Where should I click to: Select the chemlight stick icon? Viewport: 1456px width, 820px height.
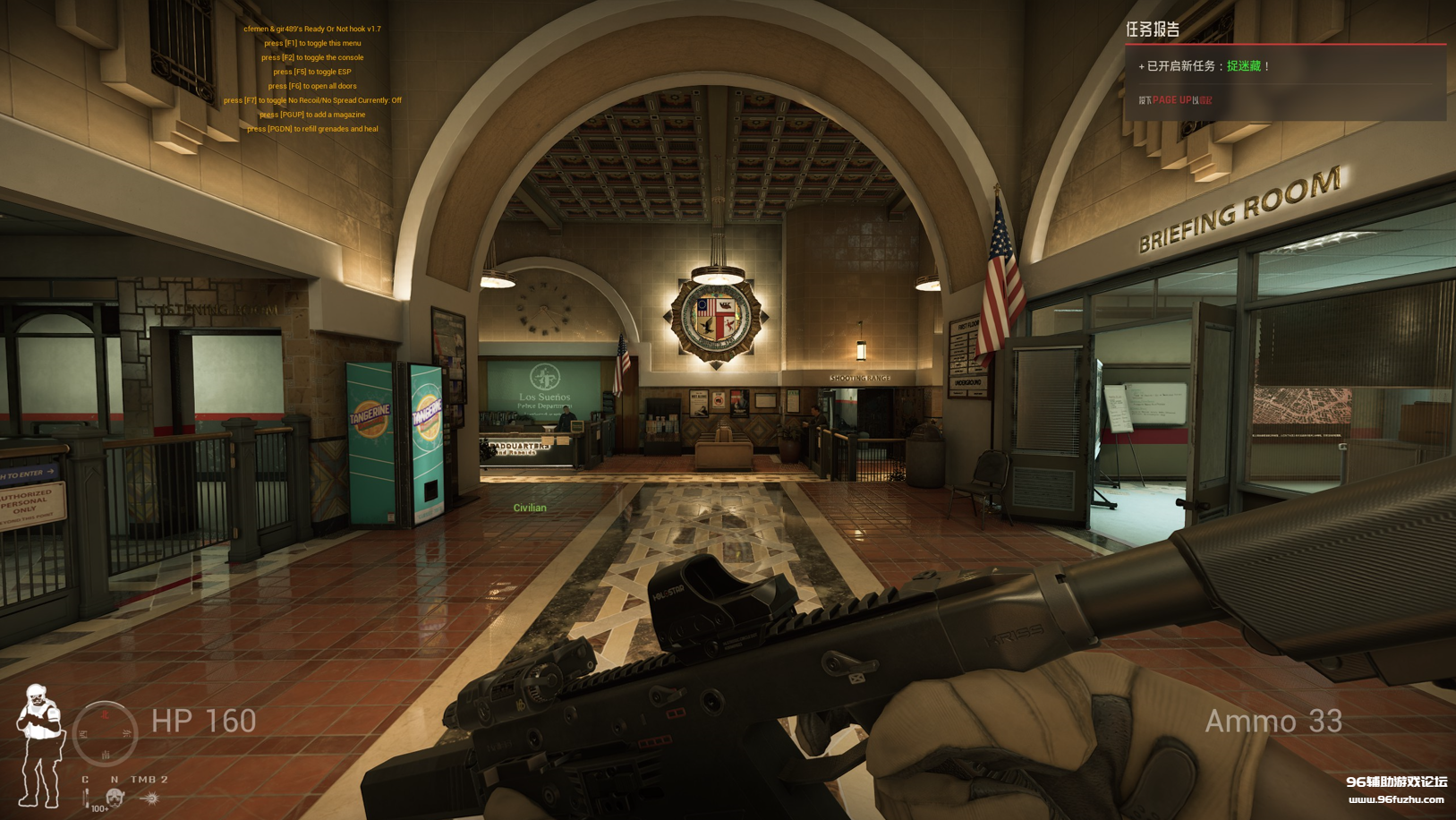tap(87, 797)
